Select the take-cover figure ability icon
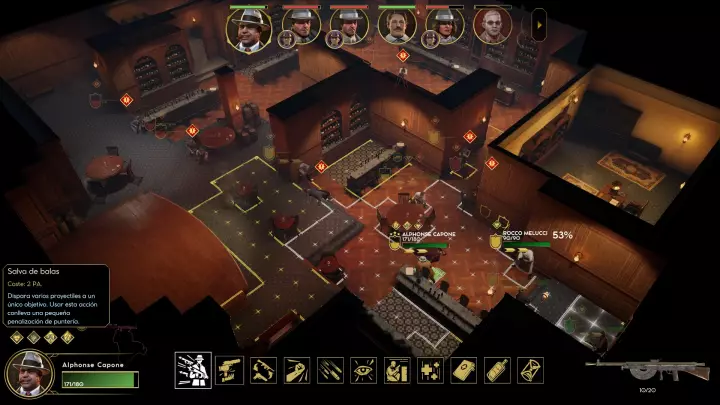The height and width of the screenshot is (405, 720). pos(397,370)
